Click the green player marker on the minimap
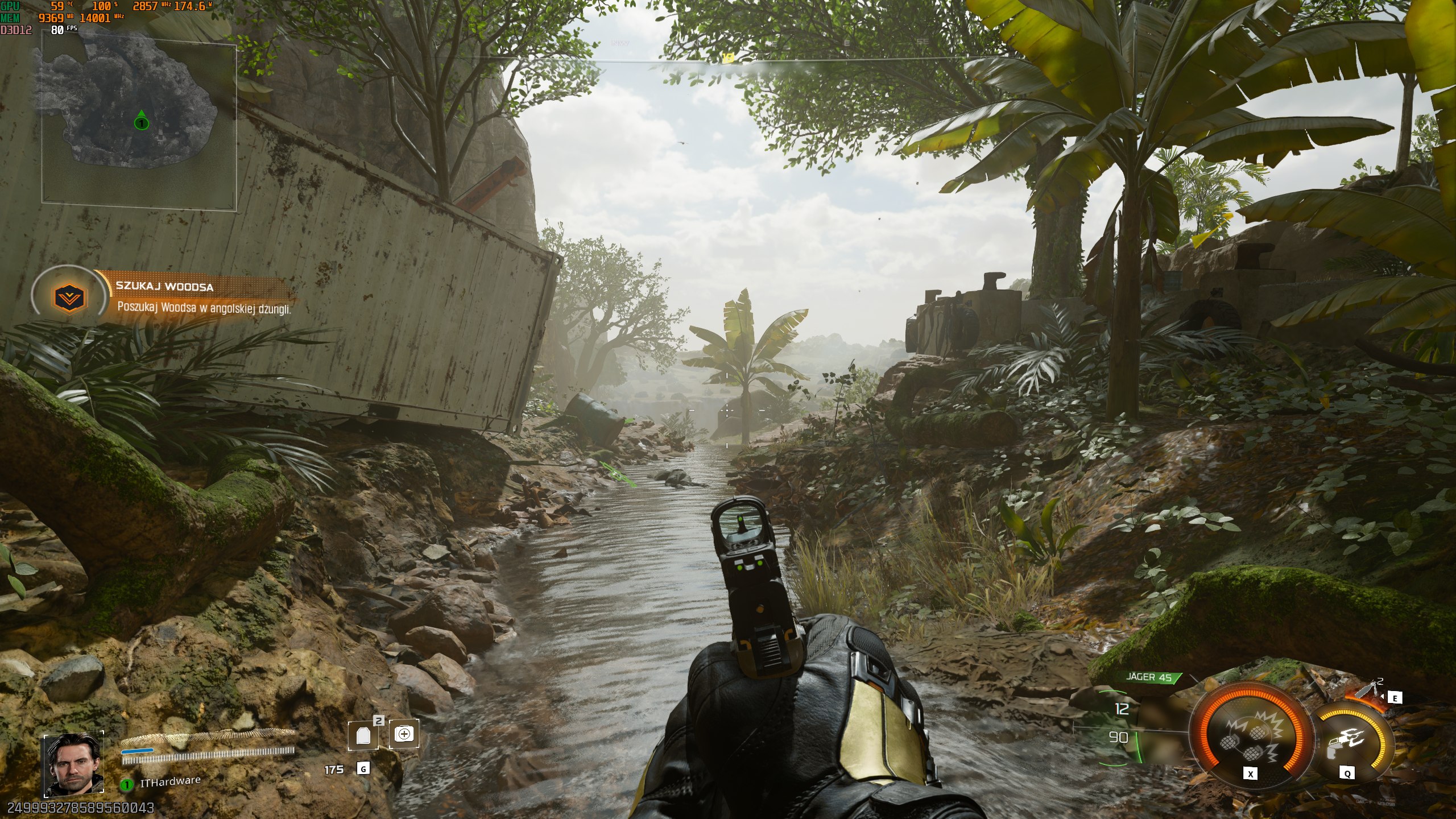Image resolution: width=1456 pixels, height=819 pixels. tap(141, 121)
